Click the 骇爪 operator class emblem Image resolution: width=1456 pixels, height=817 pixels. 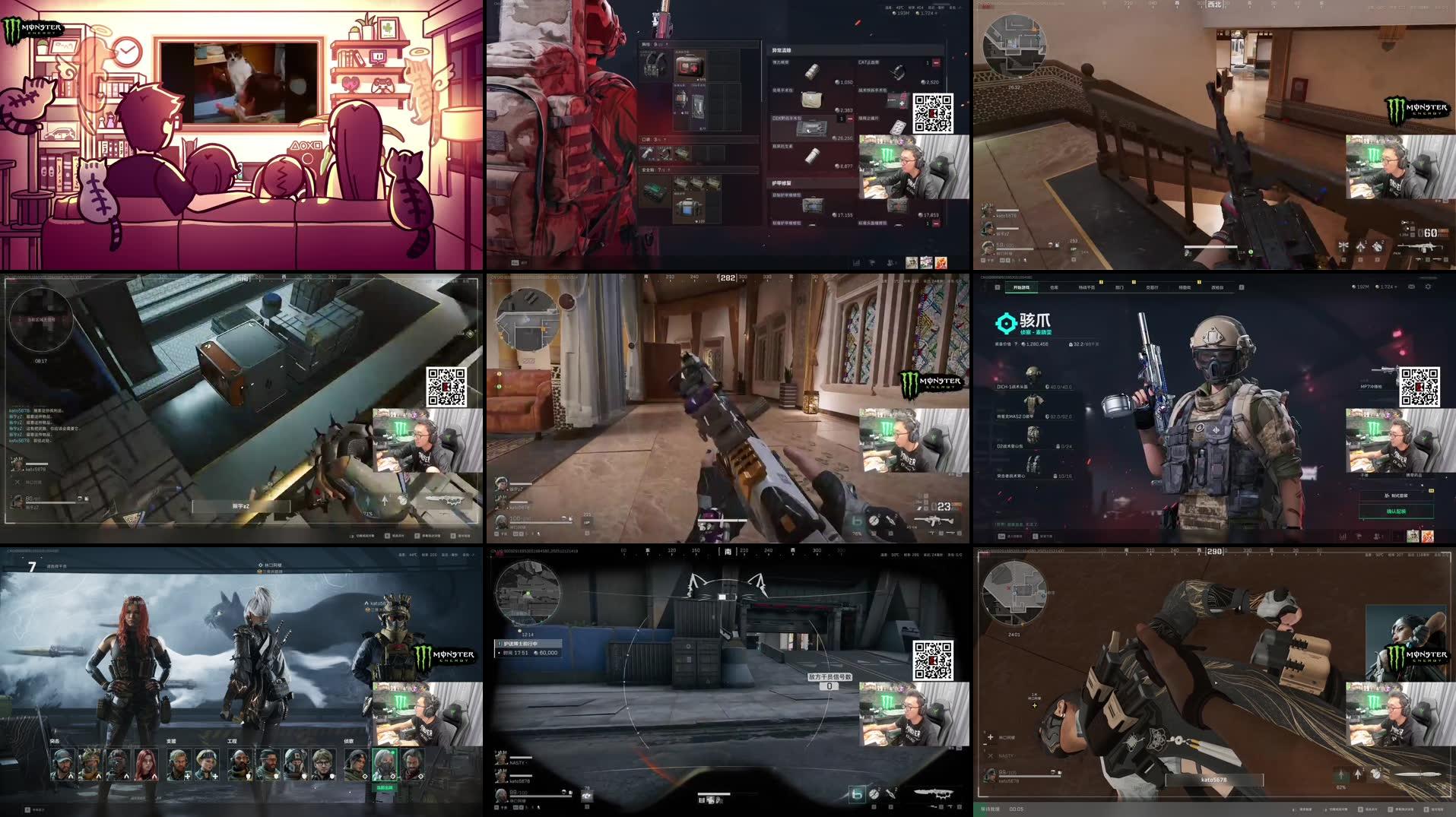[1007, 324]
